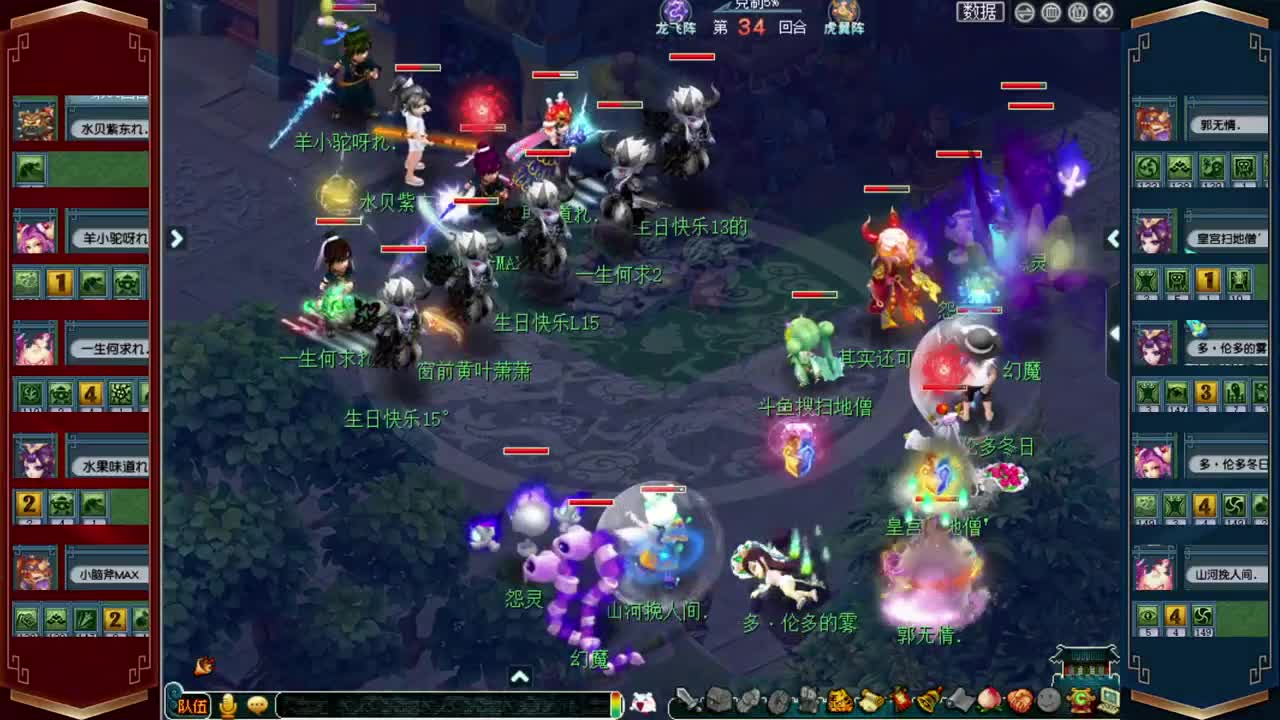Click the gradient color bar beside the chat input
1280x720 pixels.
615,705
